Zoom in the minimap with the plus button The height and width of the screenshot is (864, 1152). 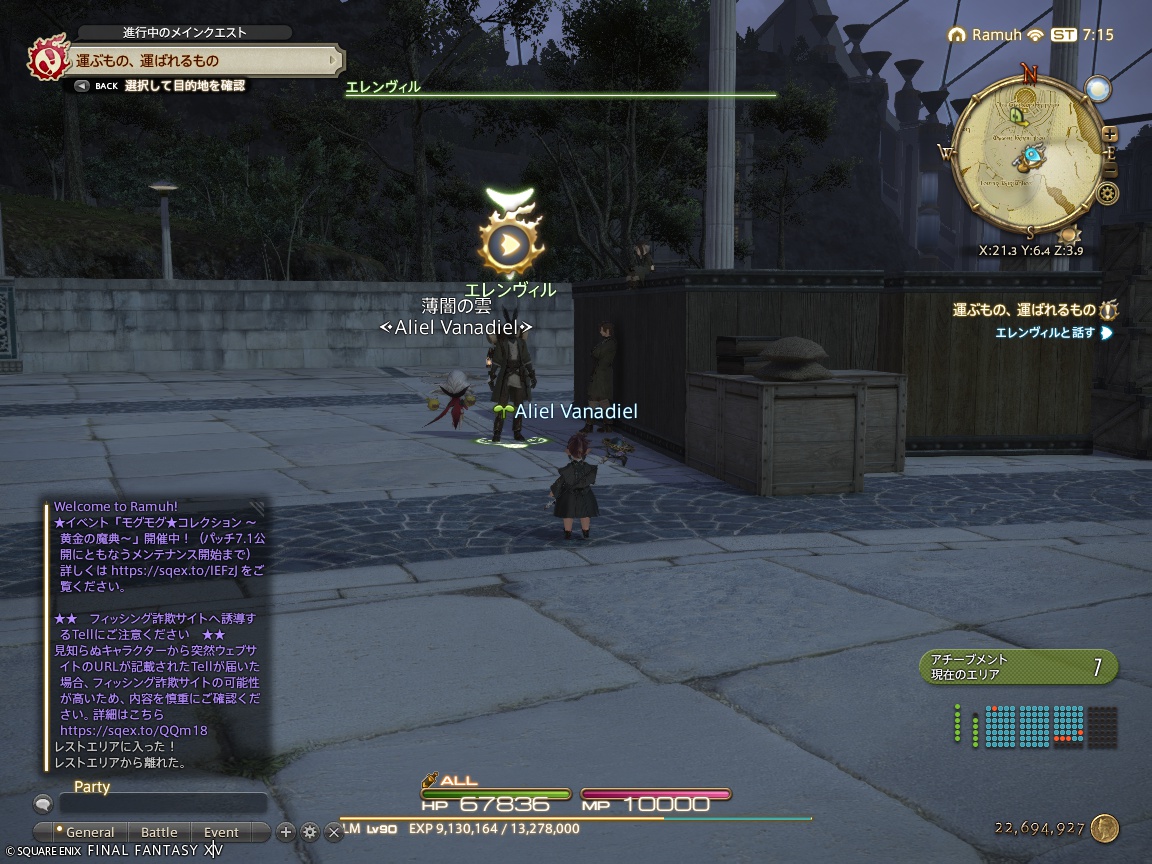1109,134
